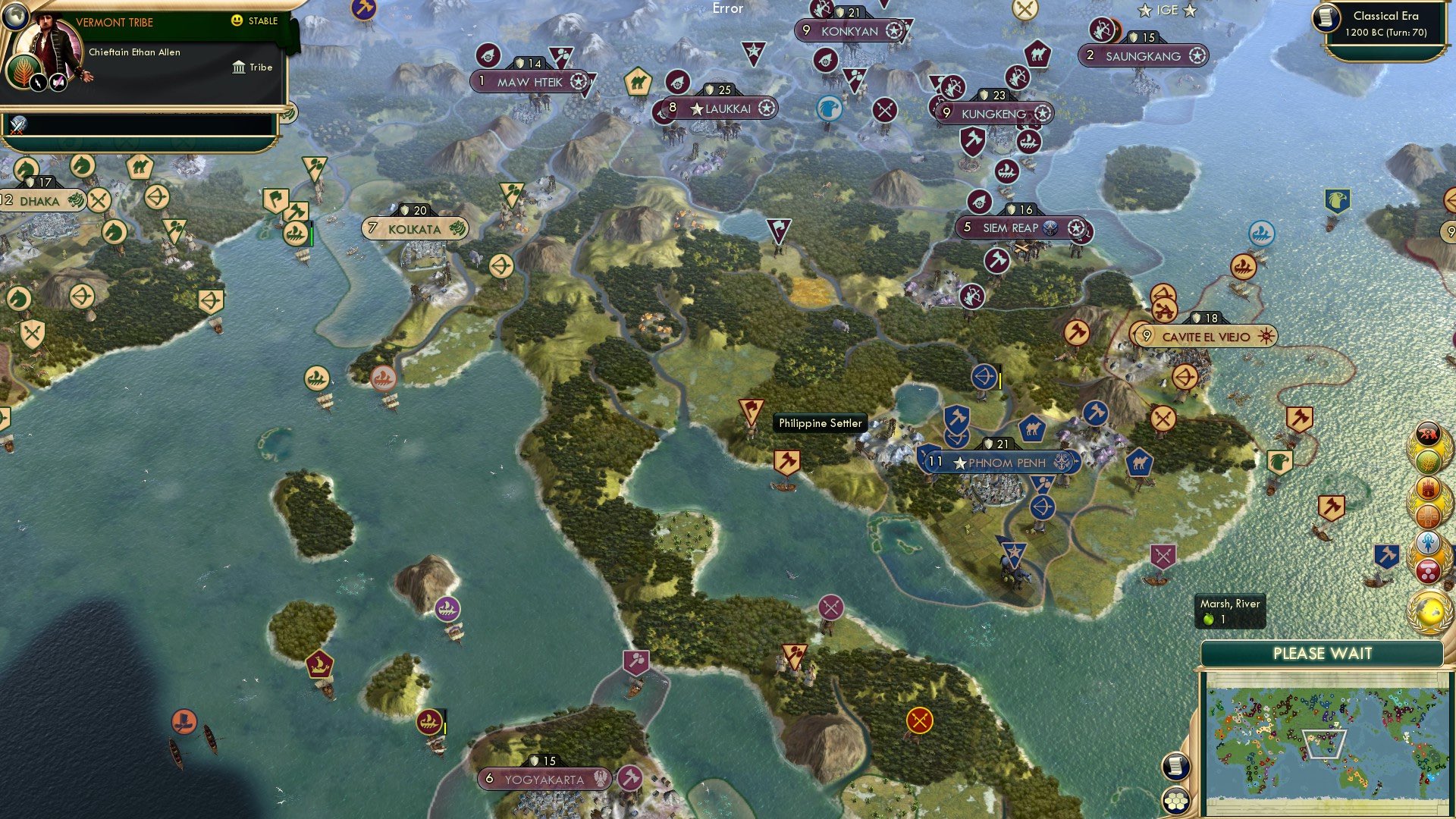Click the orange castle notification medallion
This screenshot has width=1456, height=819.
(x=1426, y=488)
